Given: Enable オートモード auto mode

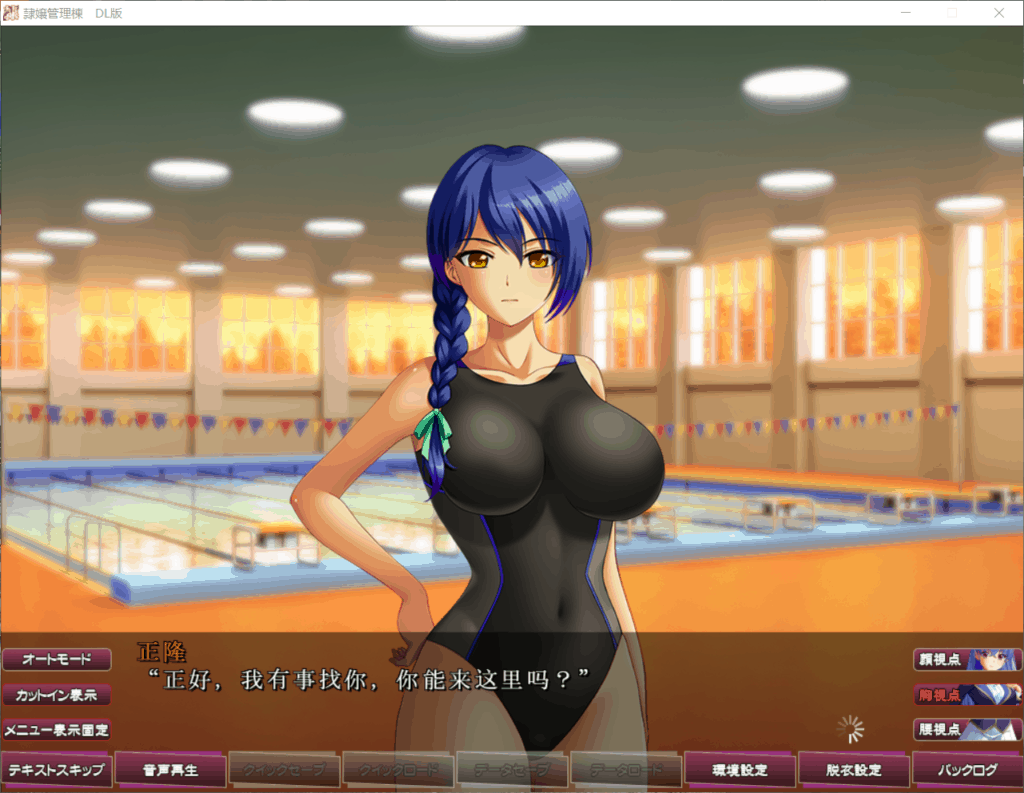Looking at the screenshot, I should point(57,660).
